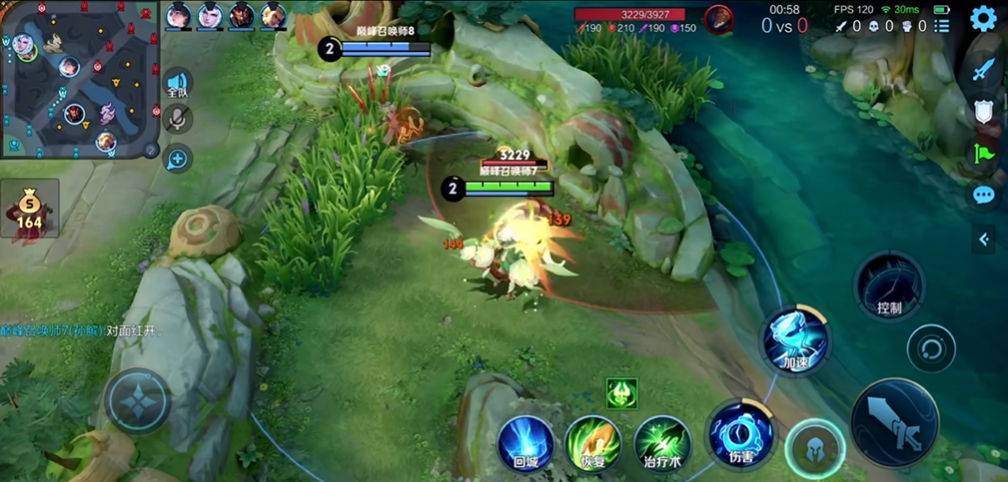The height and width of the screenshot is (482, 1008).
Task: Activate the 加速 speed-up skill
Action: [x=796, y=341]
